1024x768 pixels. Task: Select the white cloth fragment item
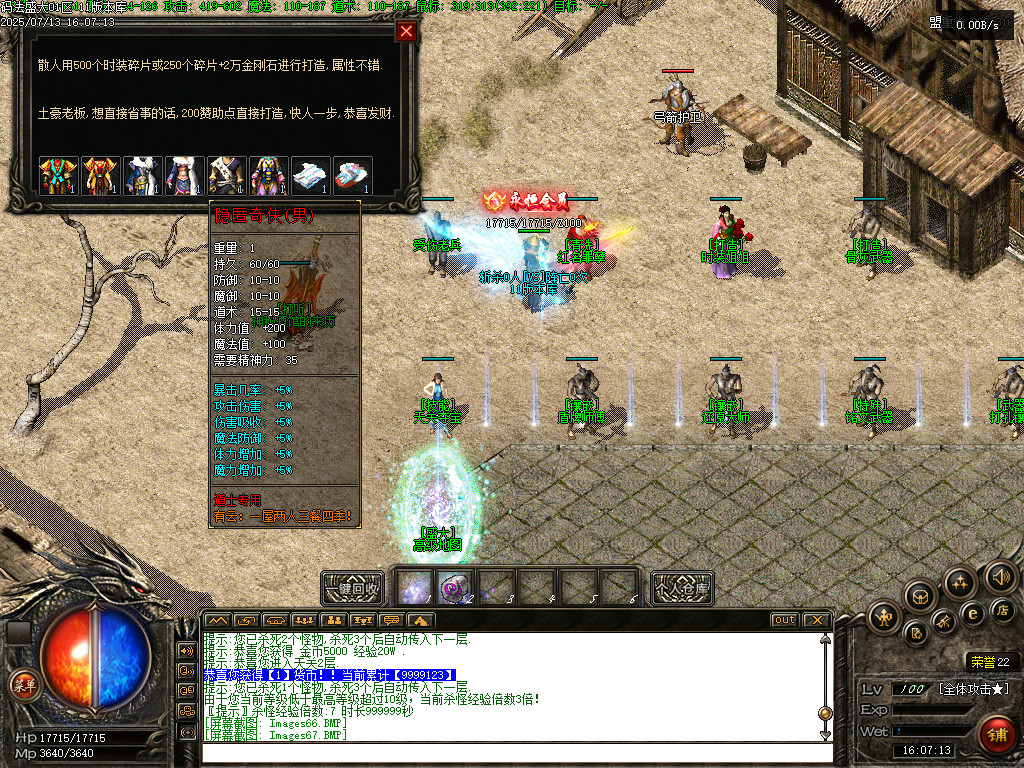pos(309,175)
